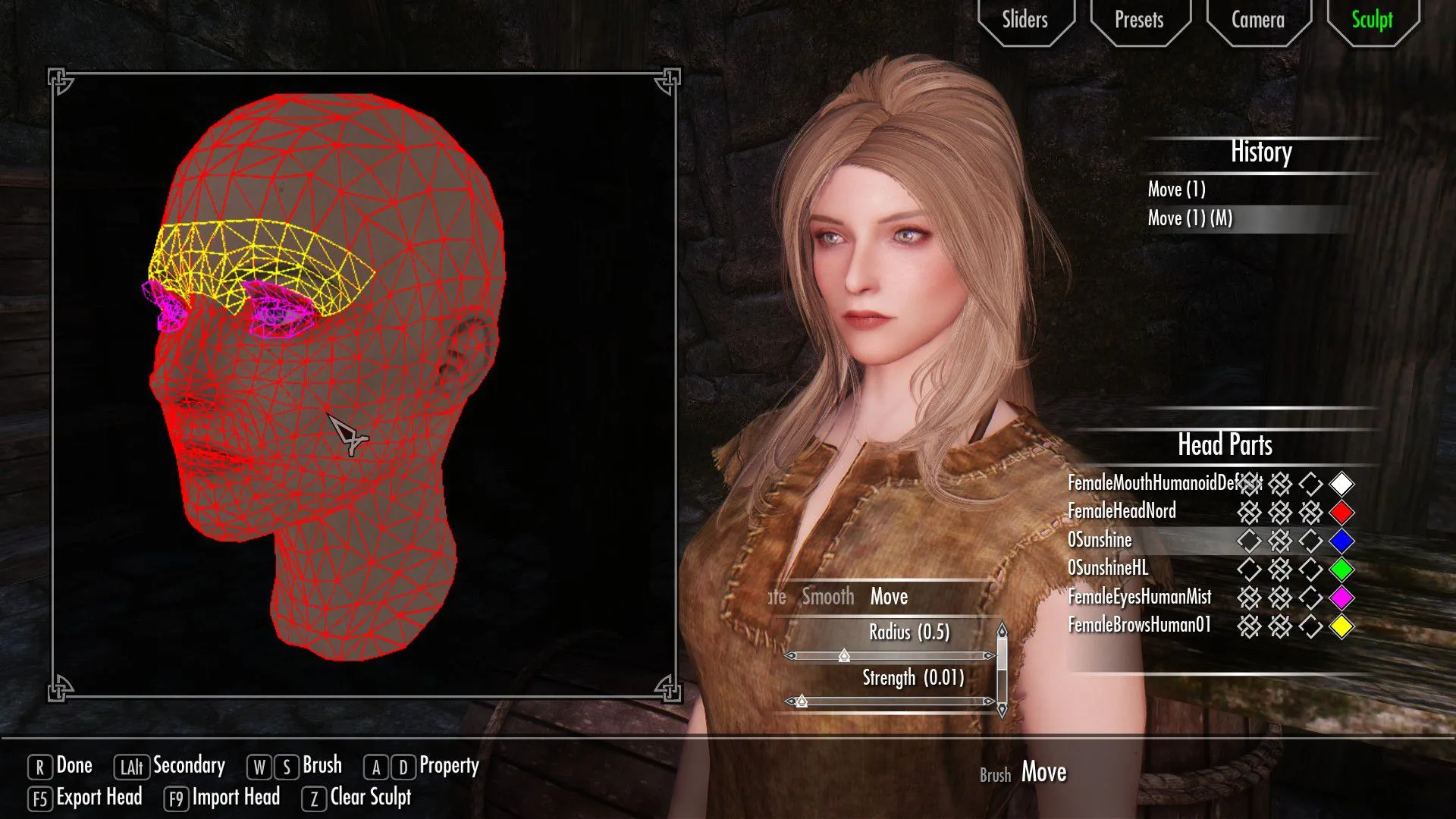Select the Camera tab

click(1257, 20)
